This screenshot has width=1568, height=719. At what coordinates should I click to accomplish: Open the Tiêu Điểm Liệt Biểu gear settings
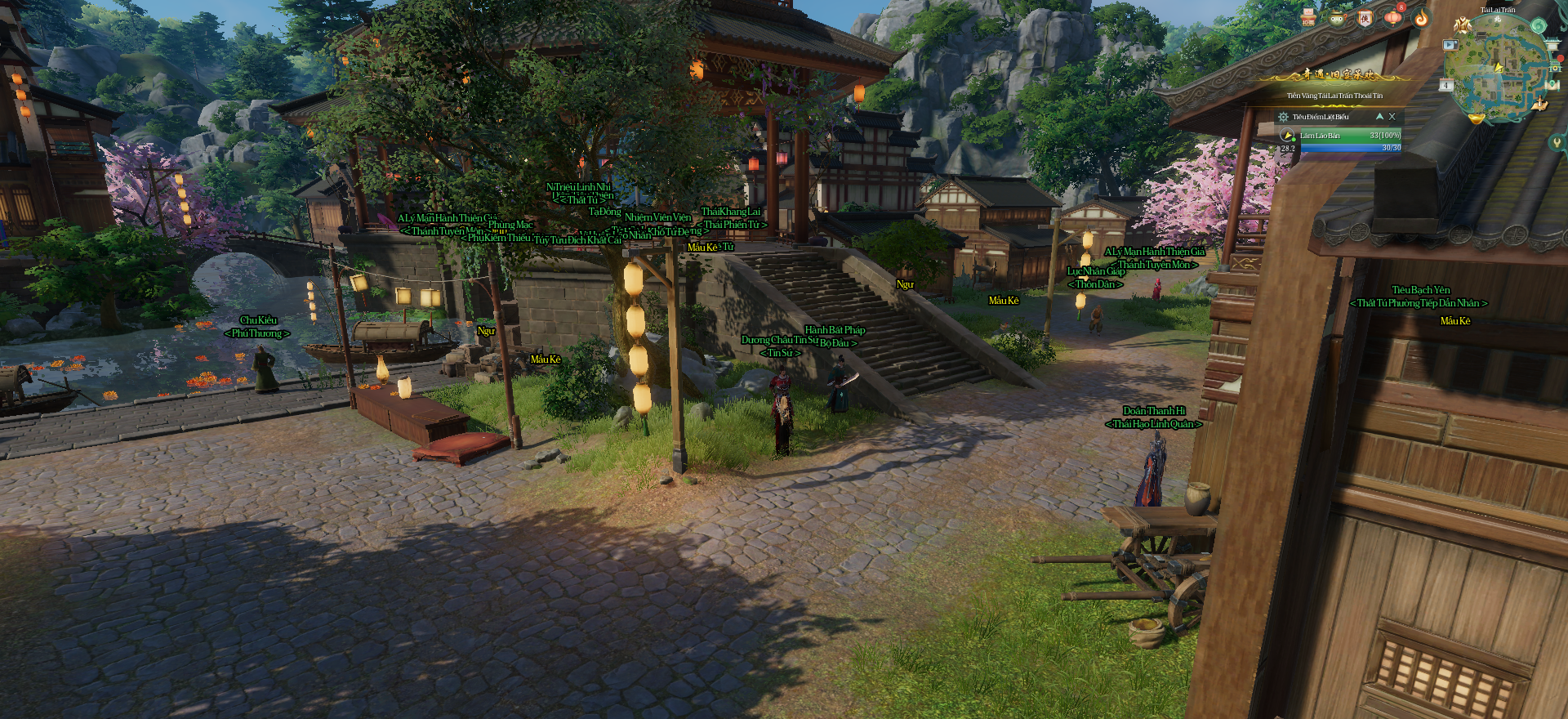[1283, 117]
